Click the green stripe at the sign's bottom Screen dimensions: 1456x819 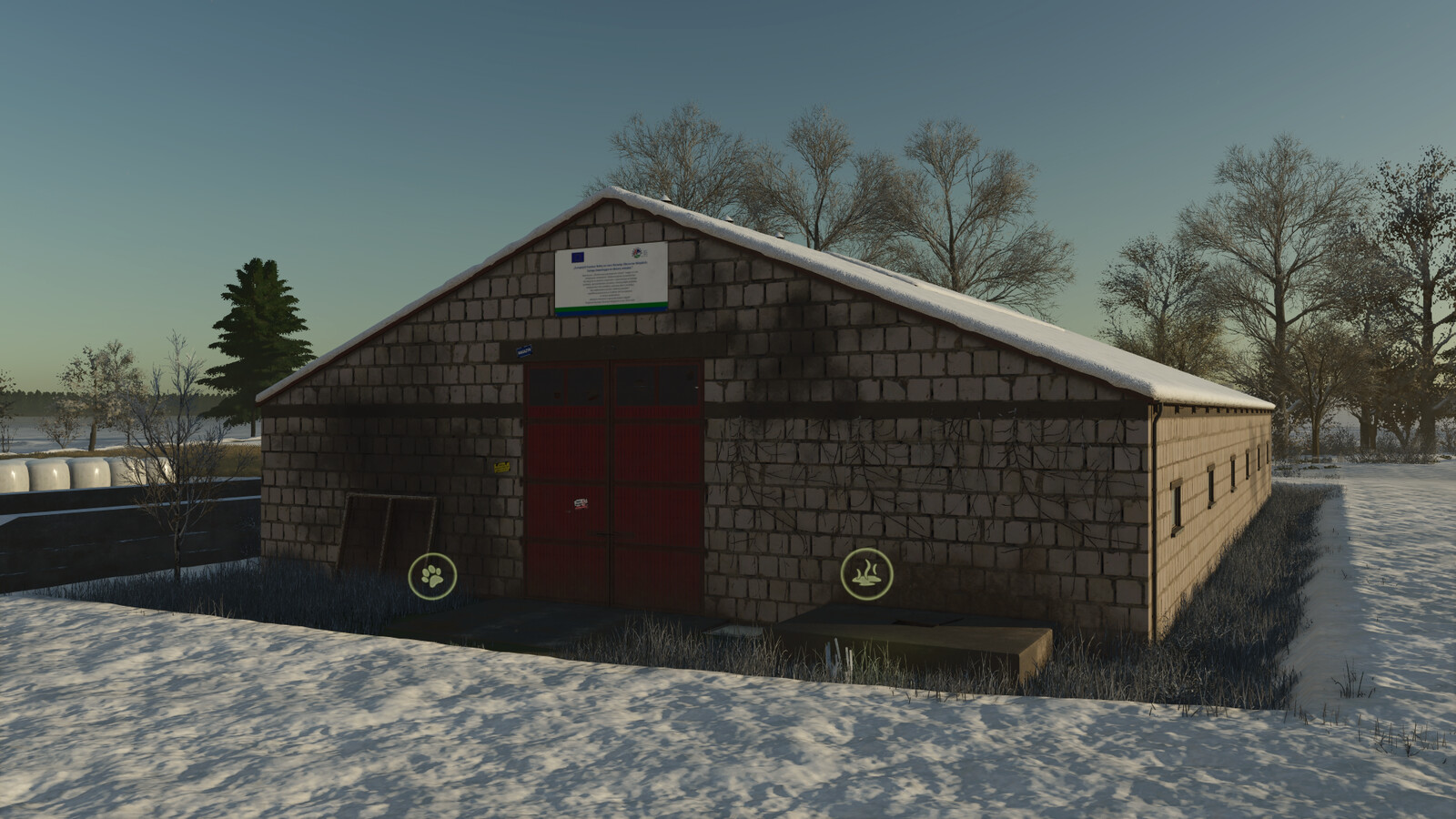pyautogui.click(x=612, y=306)
